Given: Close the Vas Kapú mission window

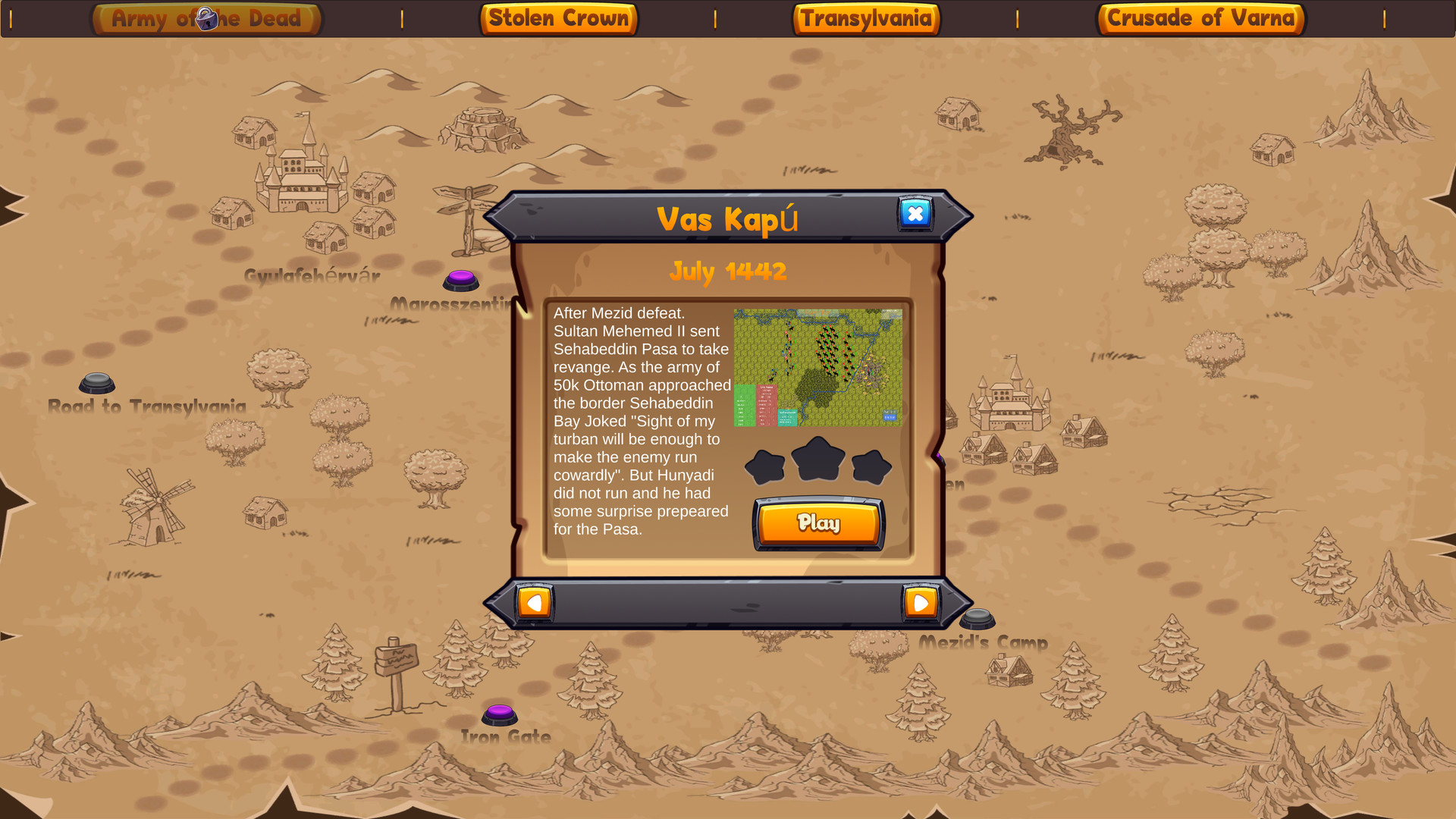Looking at the screenshot, I should pyautogui.click(x=915, y=214).
